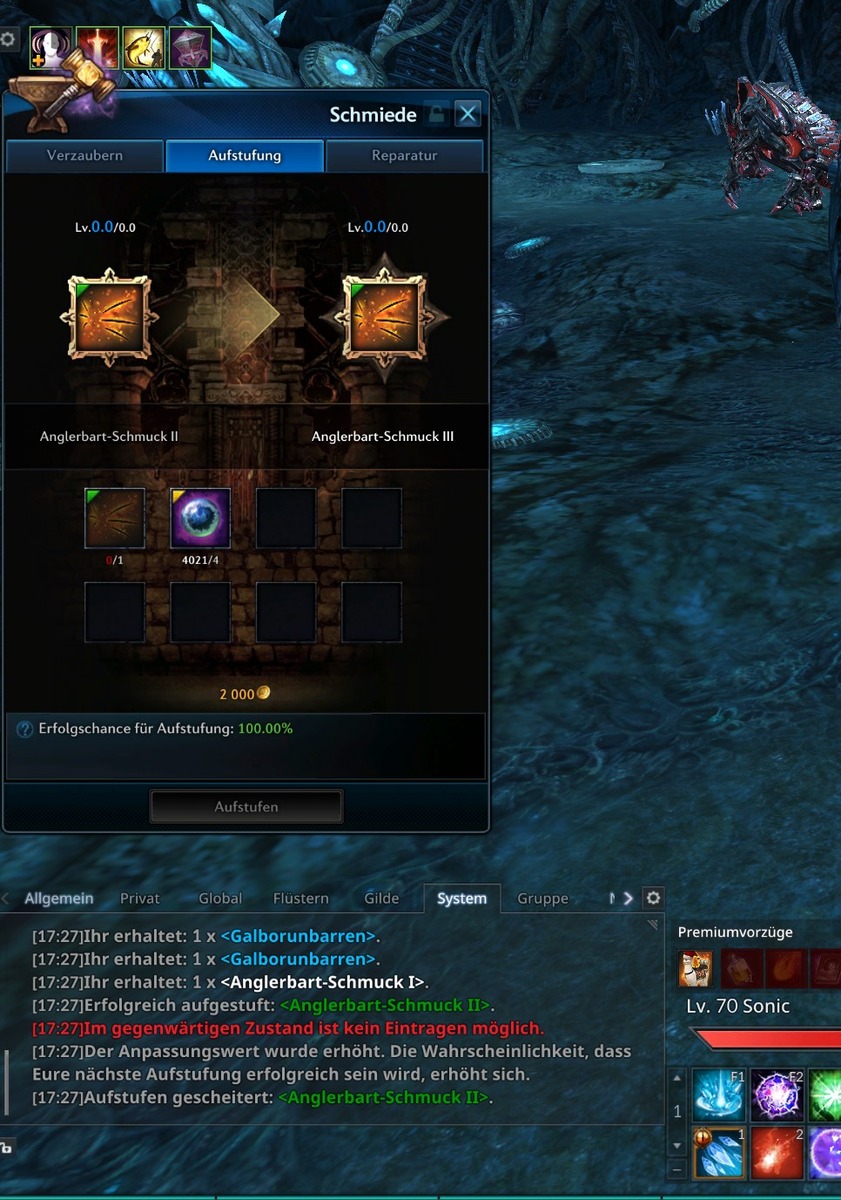Click the Anglerbart-Schmuck material slot showing 0/1
The width and height of the screenshot is (841, 1200).
115,518
